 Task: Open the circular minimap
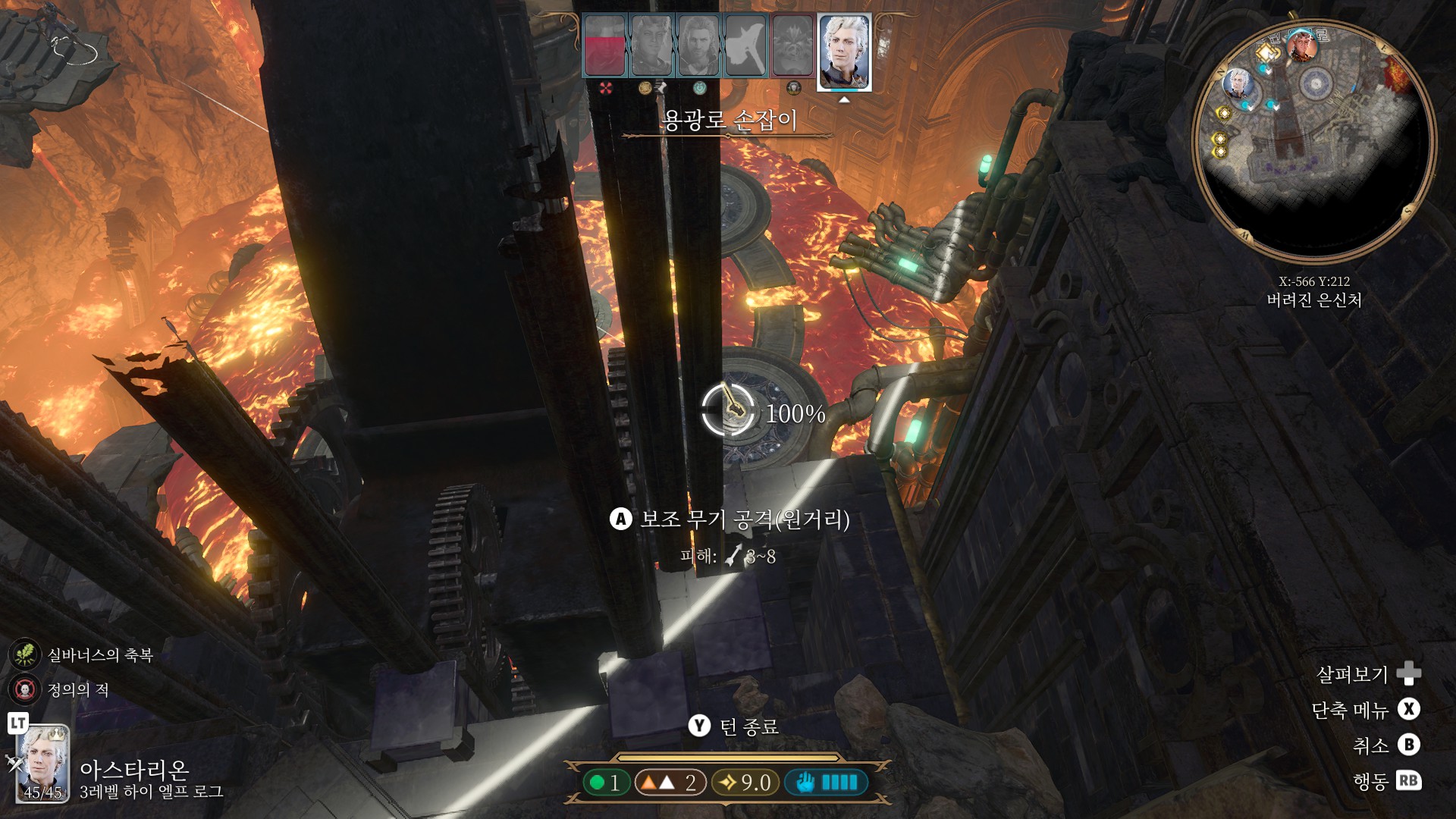[1314, 142]
